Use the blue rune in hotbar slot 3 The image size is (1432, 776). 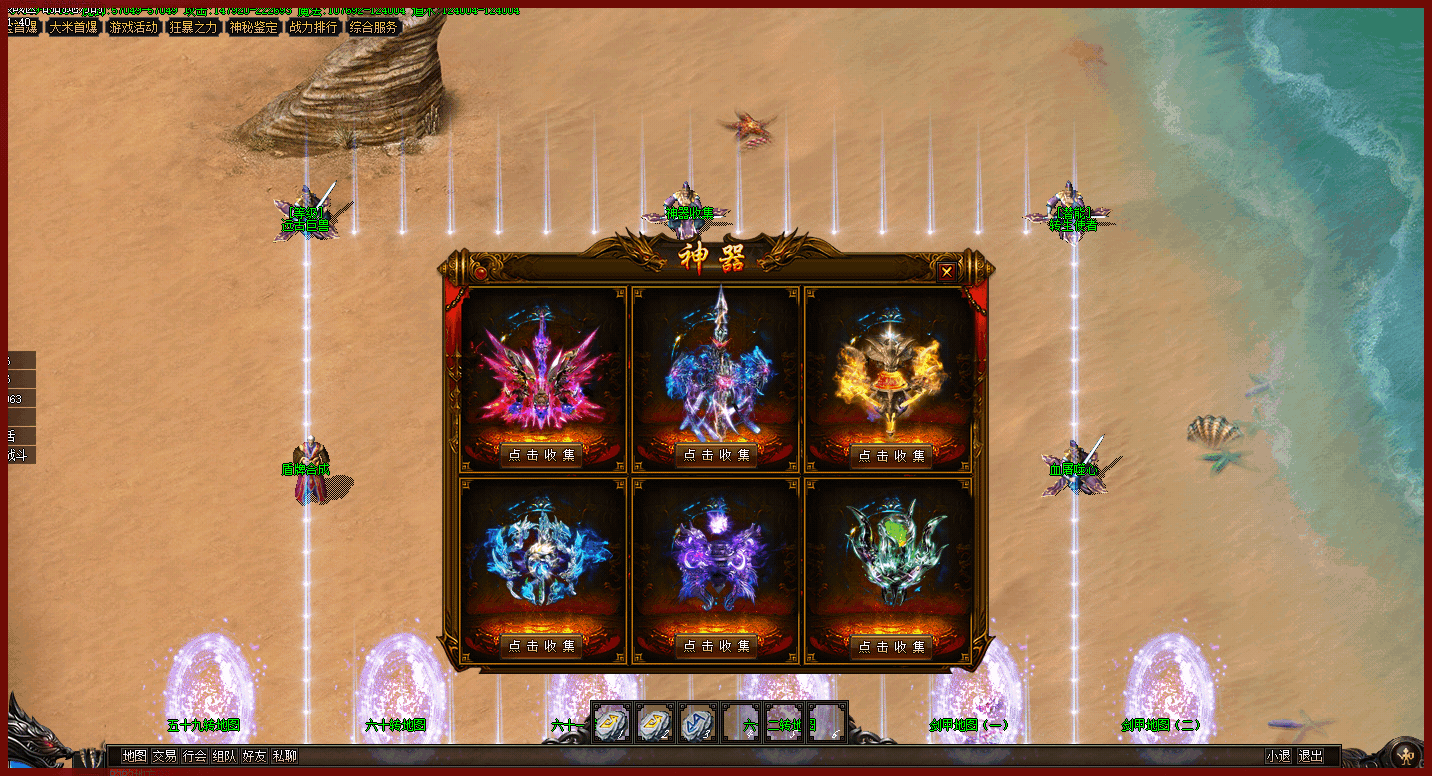point(697,722)
